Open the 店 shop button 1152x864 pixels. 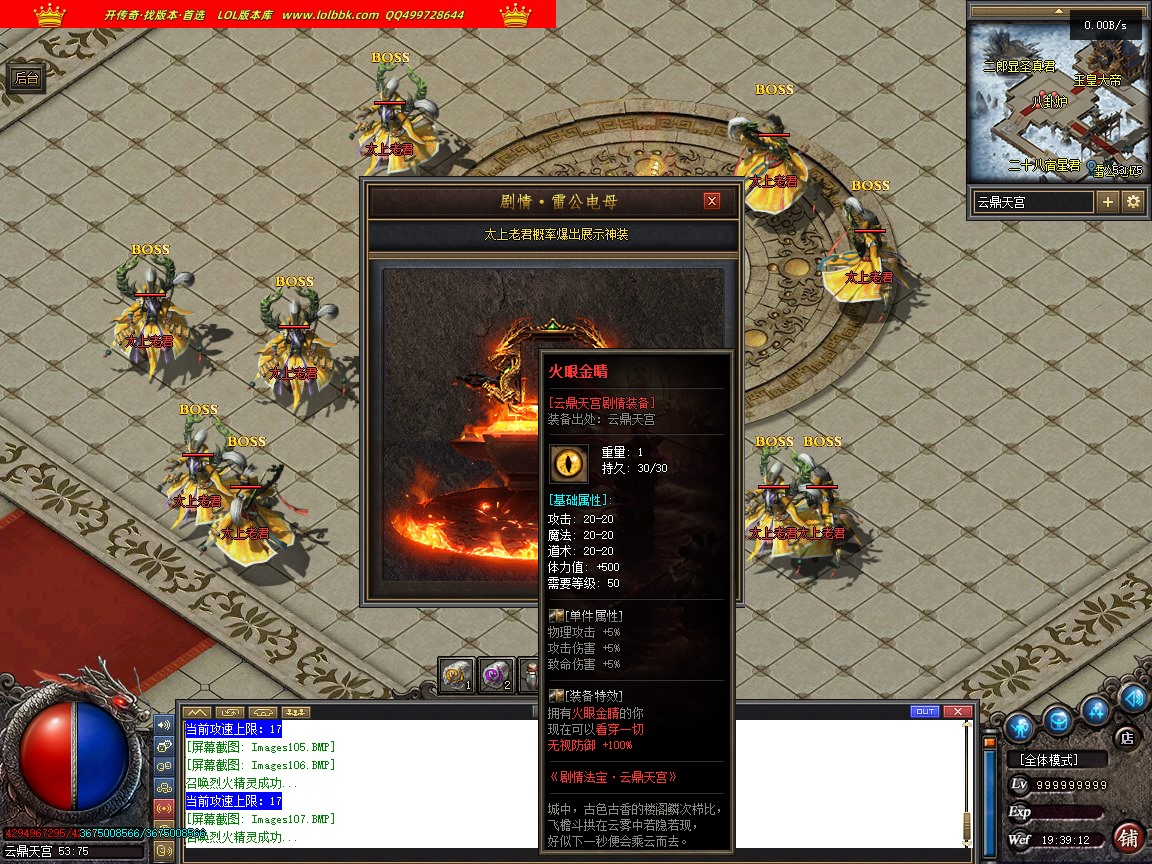(x=1125, y=738)
